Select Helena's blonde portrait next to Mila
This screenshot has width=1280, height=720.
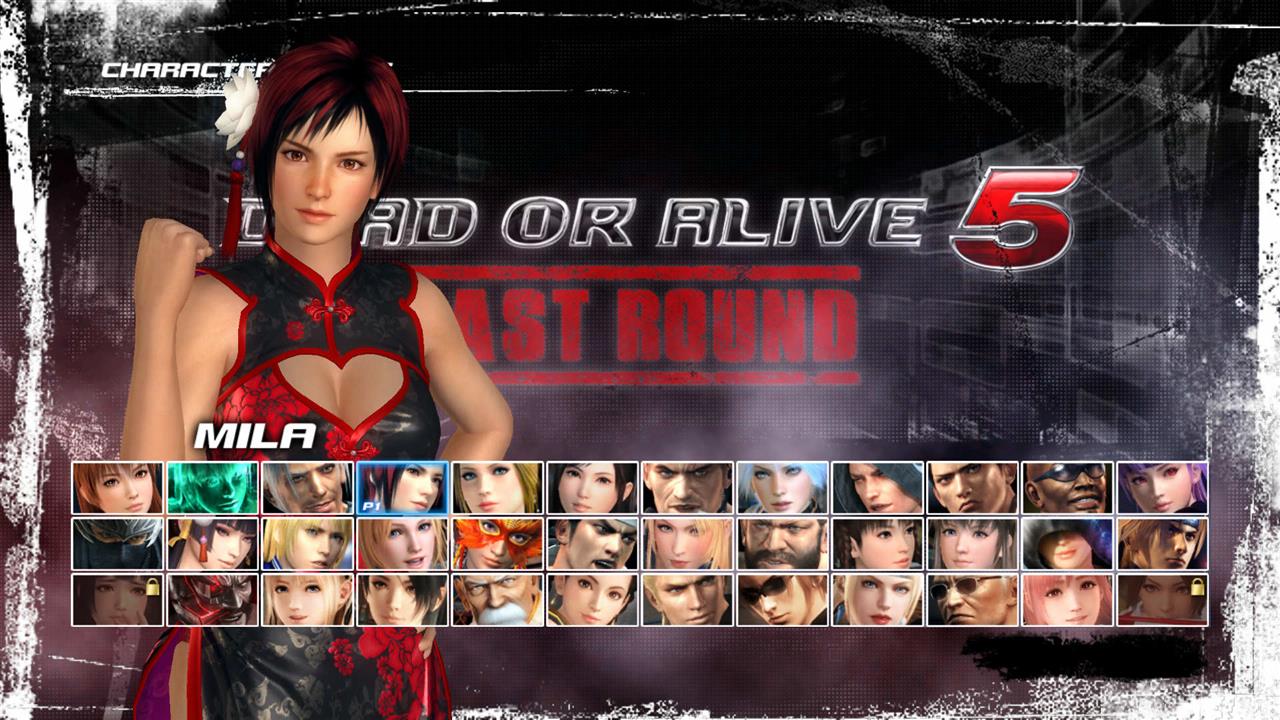495,490
